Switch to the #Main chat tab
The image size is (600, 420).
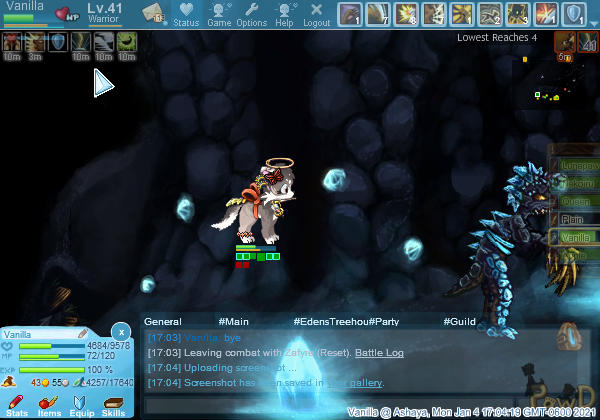(x=233, y=322)
